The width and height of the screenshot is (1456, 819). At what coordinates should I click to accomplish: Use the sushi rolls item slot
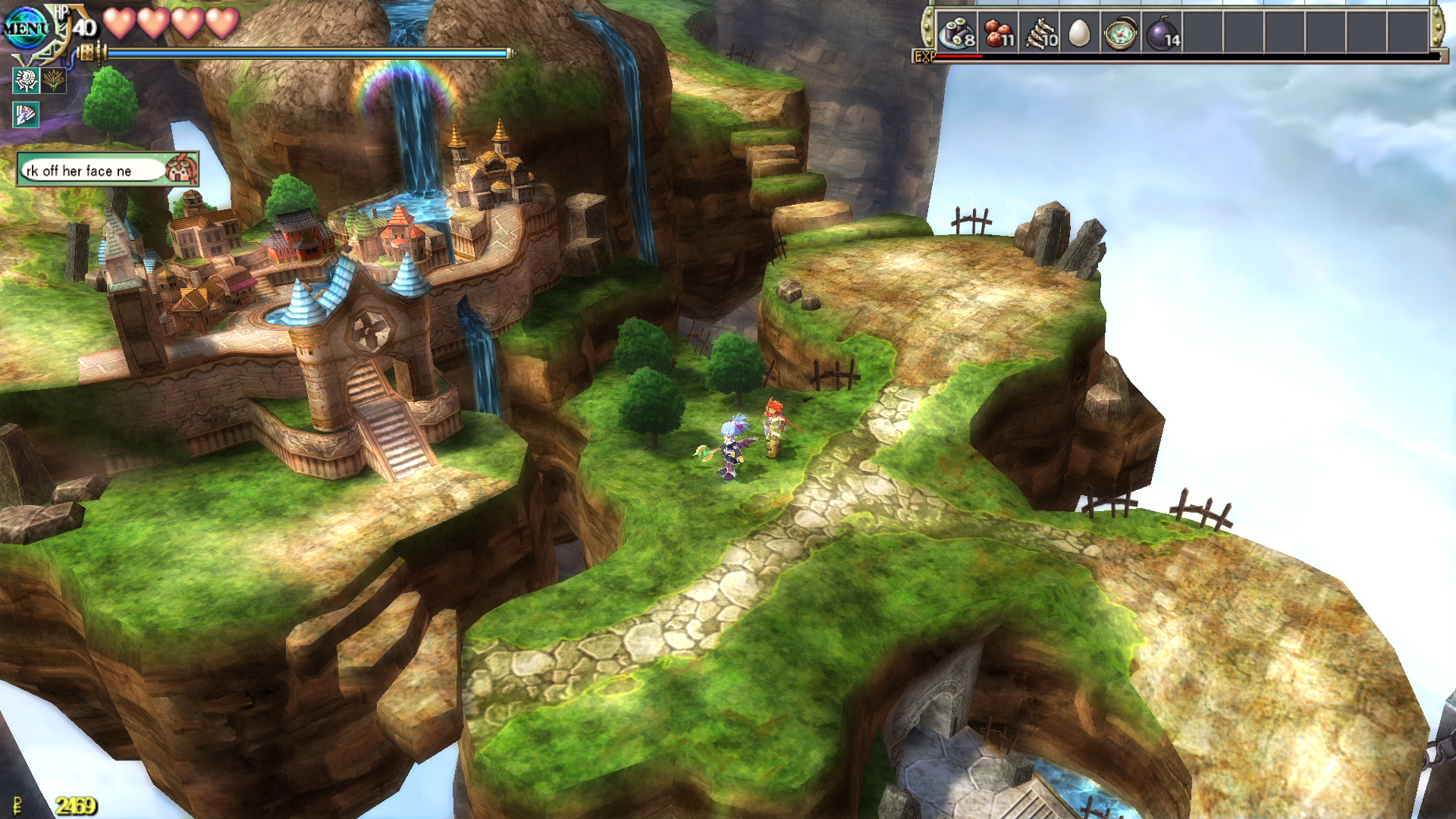pos(957,33)
